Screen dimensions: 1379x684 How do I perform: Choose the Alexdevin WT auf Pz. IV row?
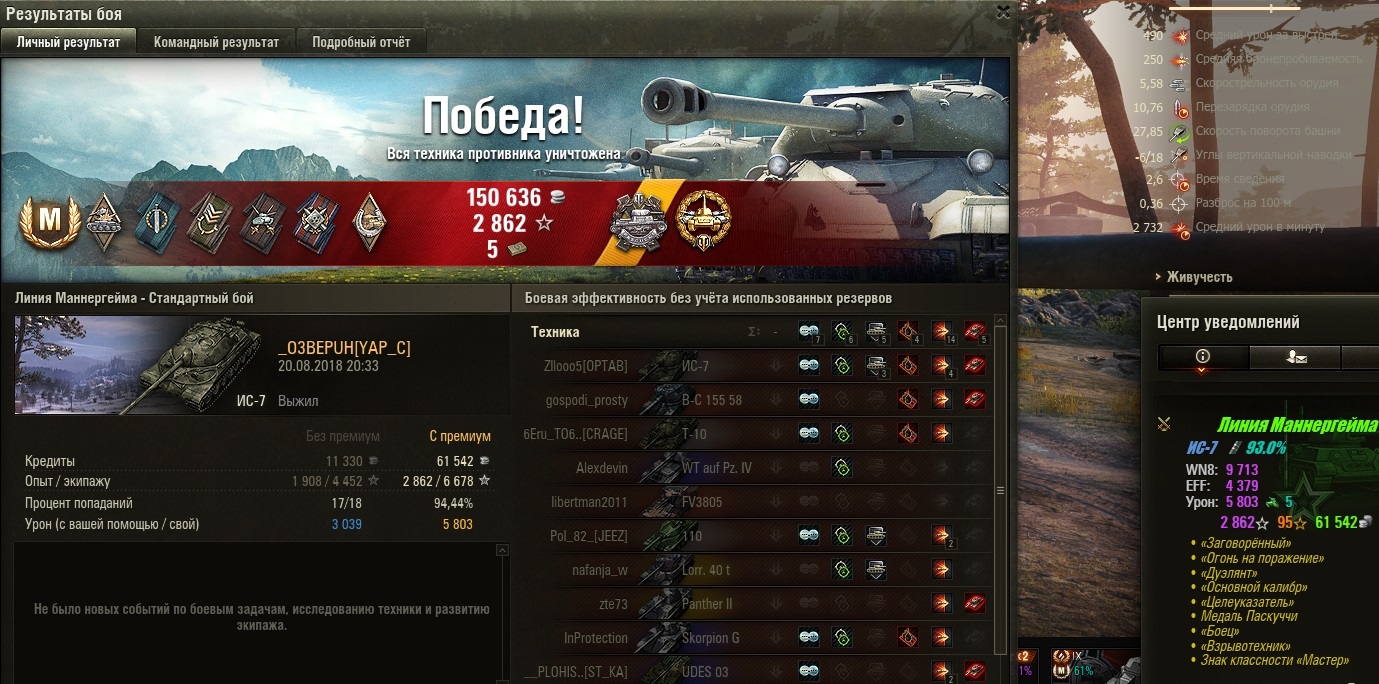coord(760,468)
